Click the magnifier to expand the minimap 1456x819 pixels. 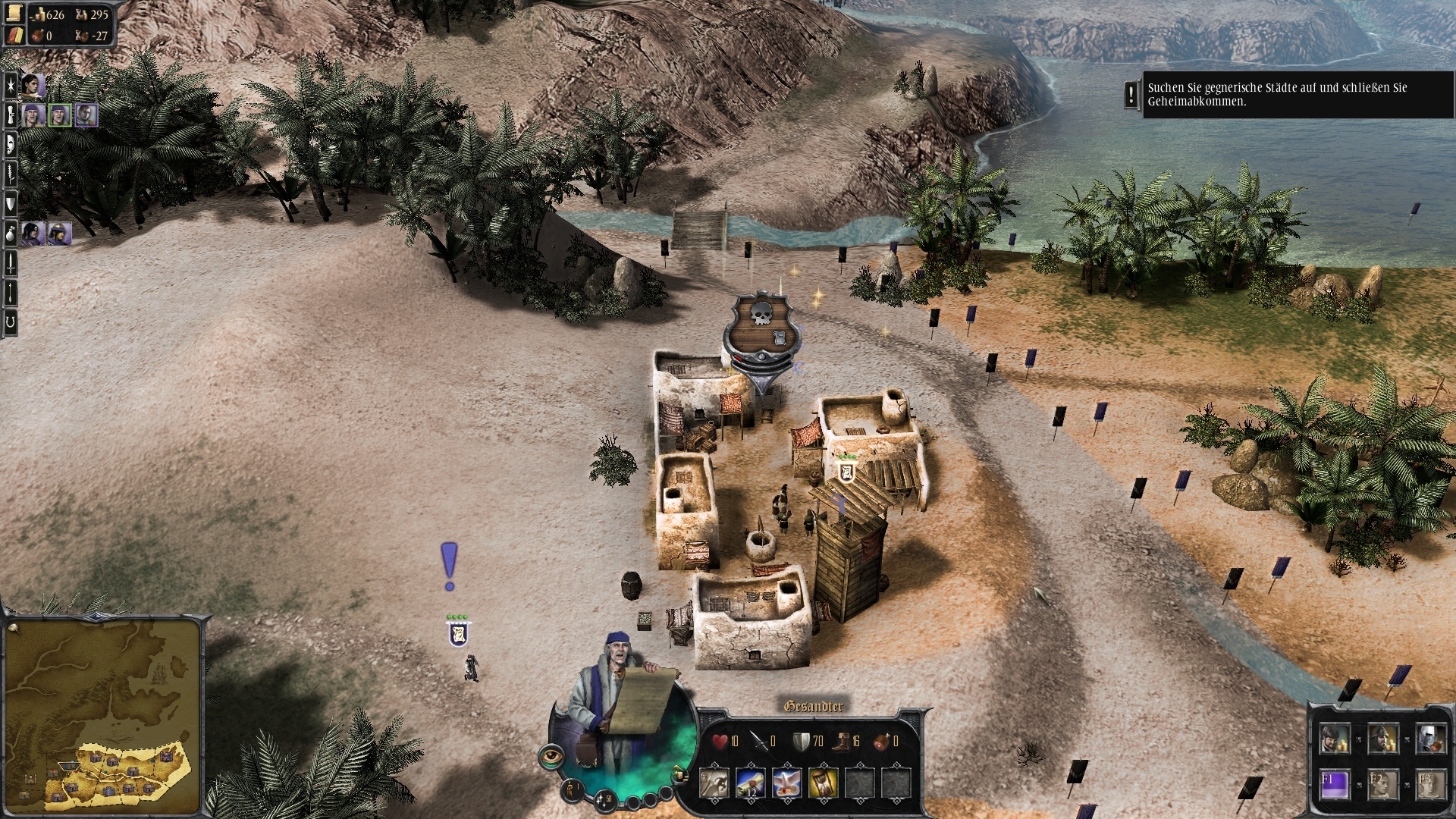coord(12,628)
